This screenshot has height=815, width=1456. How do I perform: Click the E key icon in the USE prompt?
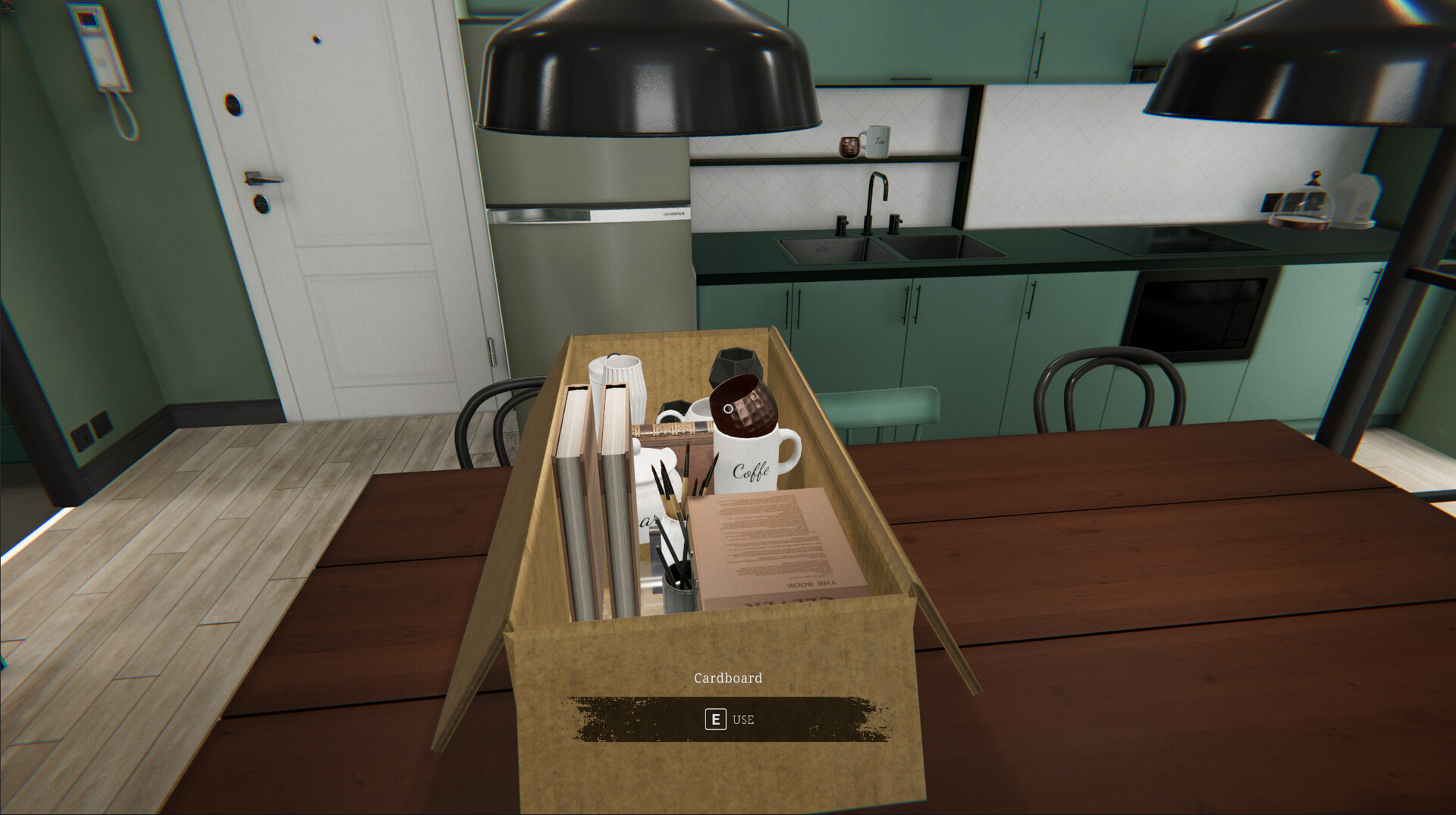click(716, 719)
